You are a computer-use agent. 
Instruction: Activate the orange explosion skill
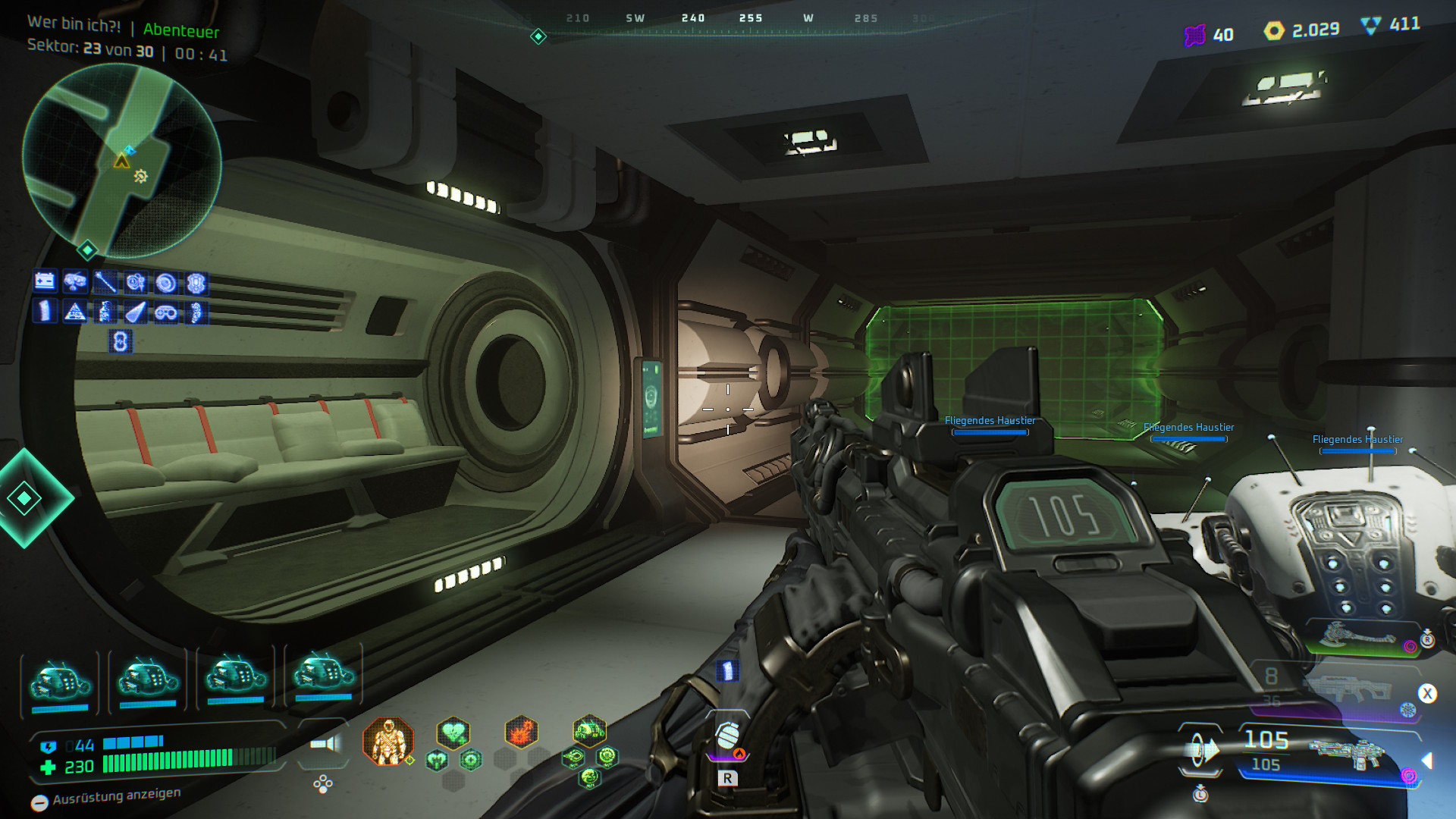[521, 733]
